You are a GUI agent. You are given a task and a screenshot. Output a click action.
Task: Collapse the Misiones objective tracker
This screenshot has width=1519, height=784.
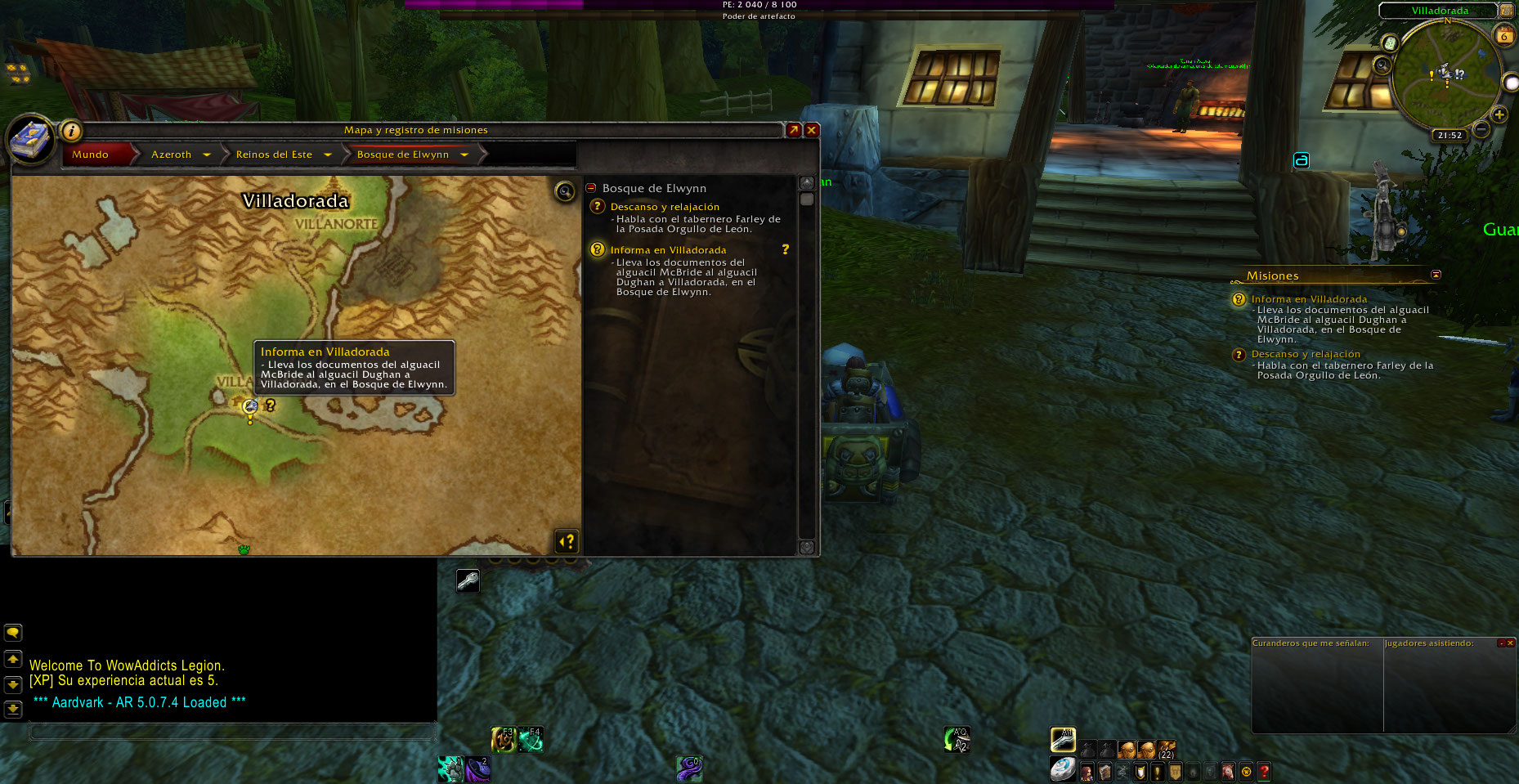coord(1436,275)
